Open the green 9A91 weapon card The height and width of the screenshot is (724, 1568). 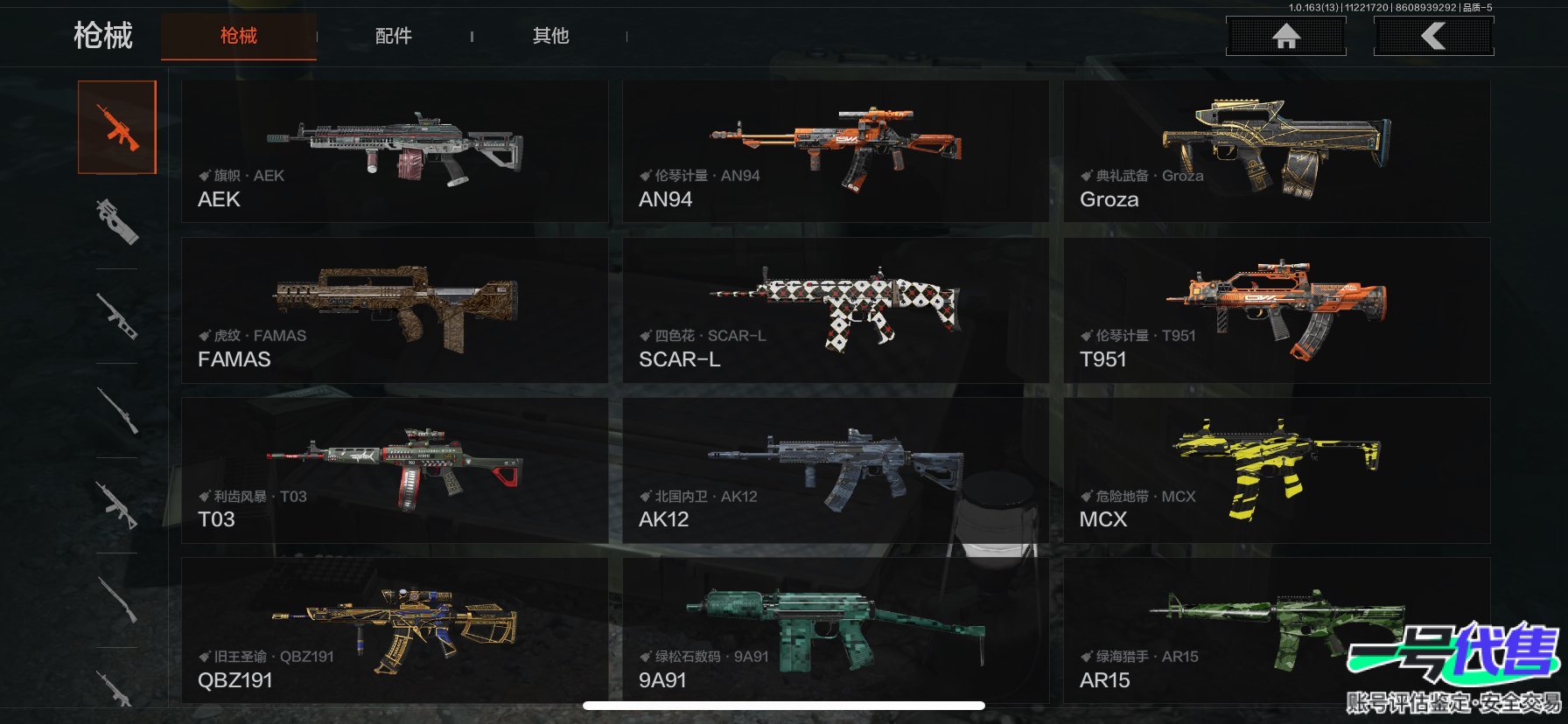point(836,630)
